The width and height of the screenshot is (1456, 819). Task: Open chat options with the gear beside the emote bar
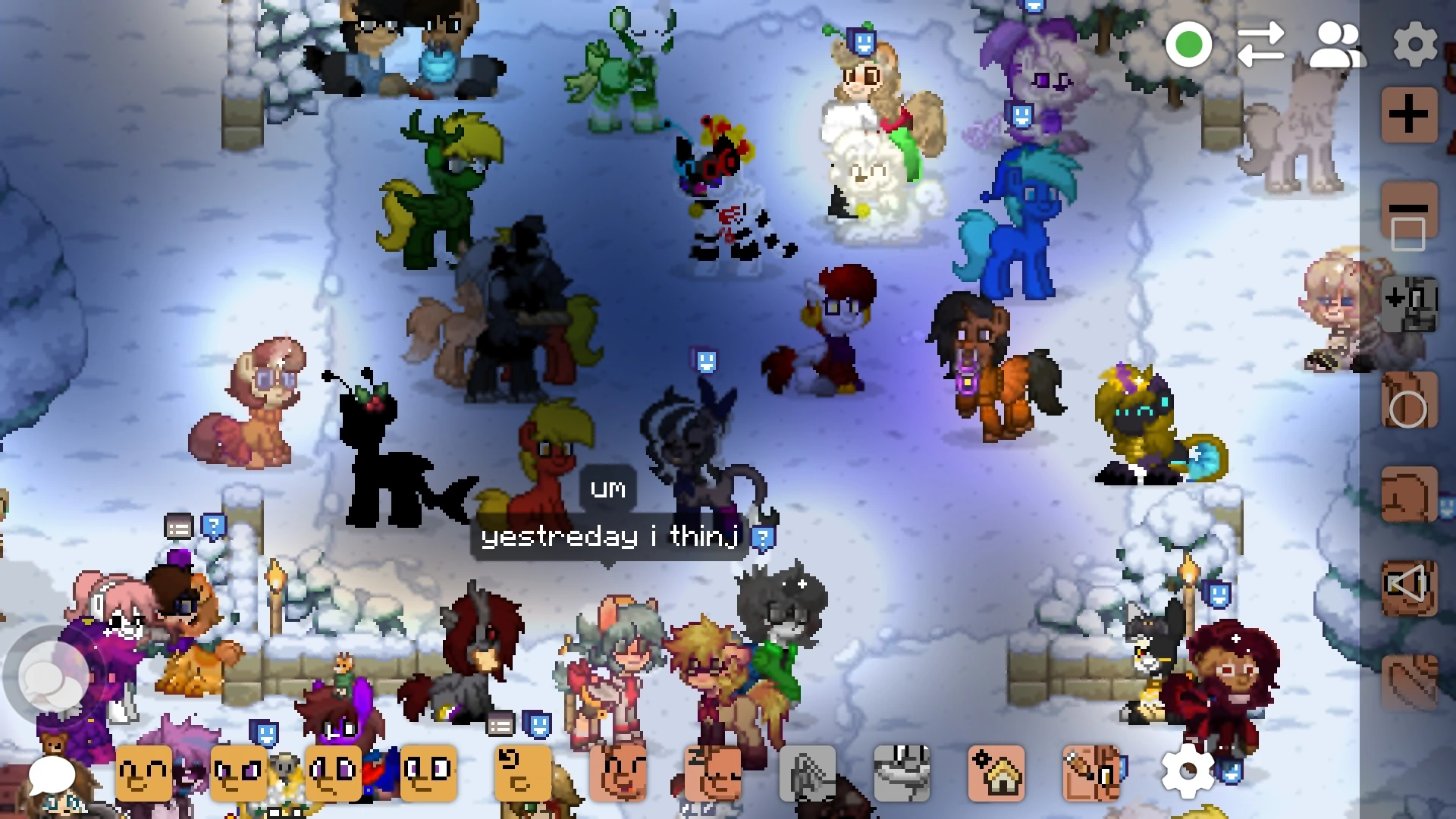1188,772
